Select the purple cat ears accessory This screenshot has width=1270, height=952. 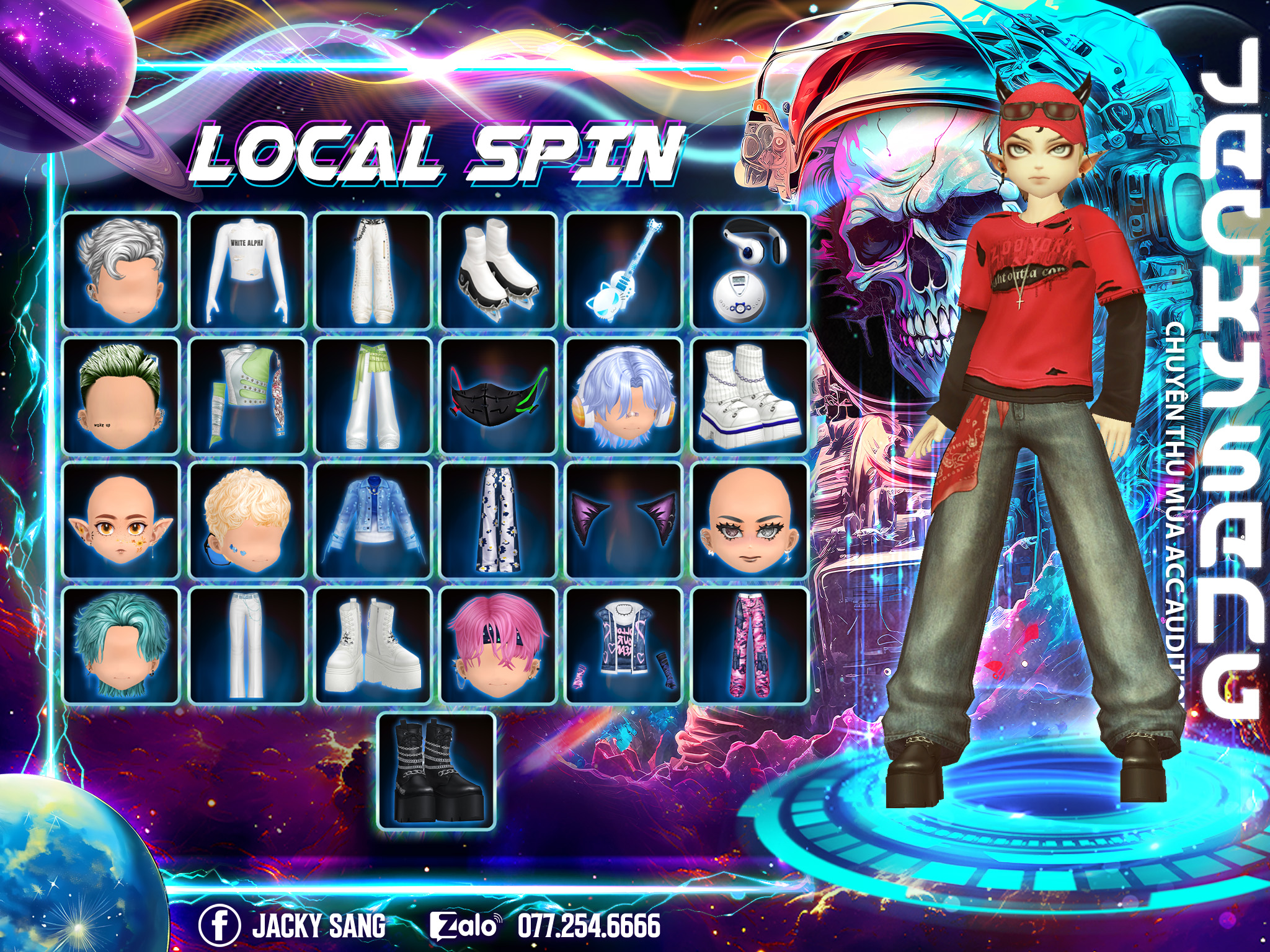click(x=624, y=521)
